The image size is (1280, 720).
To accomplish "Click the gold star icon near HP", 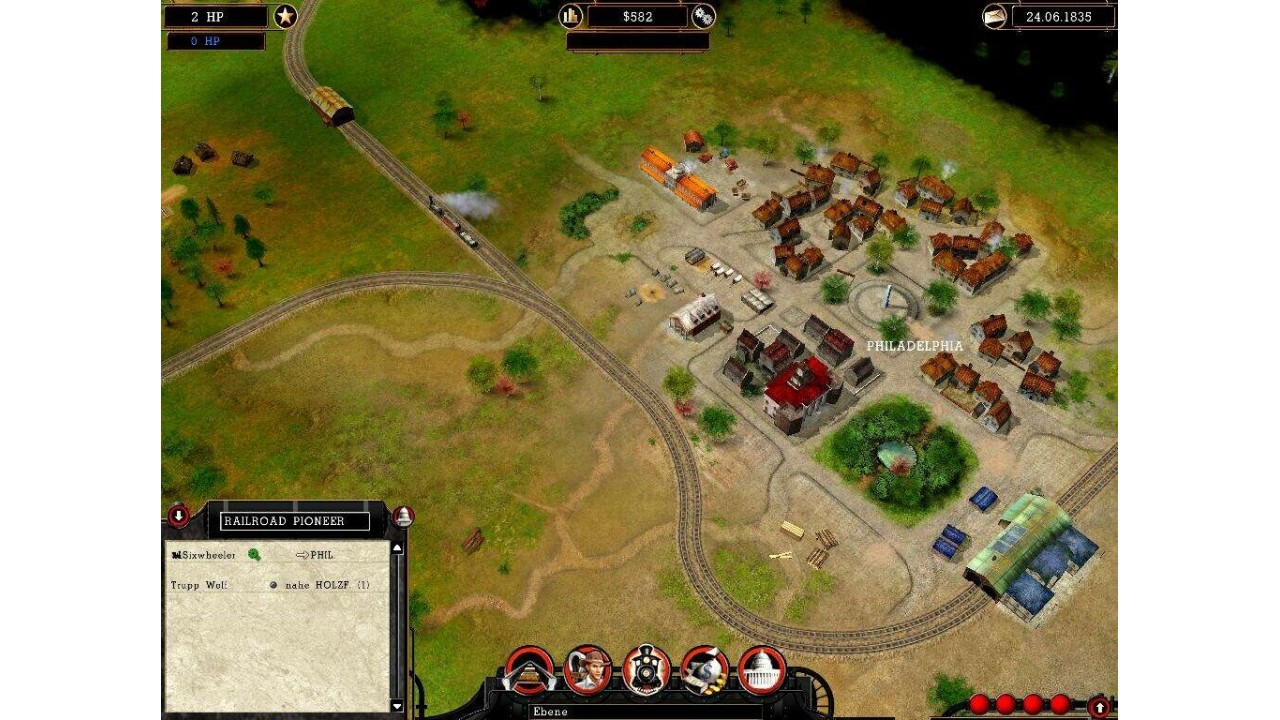I will coord(286,16).
